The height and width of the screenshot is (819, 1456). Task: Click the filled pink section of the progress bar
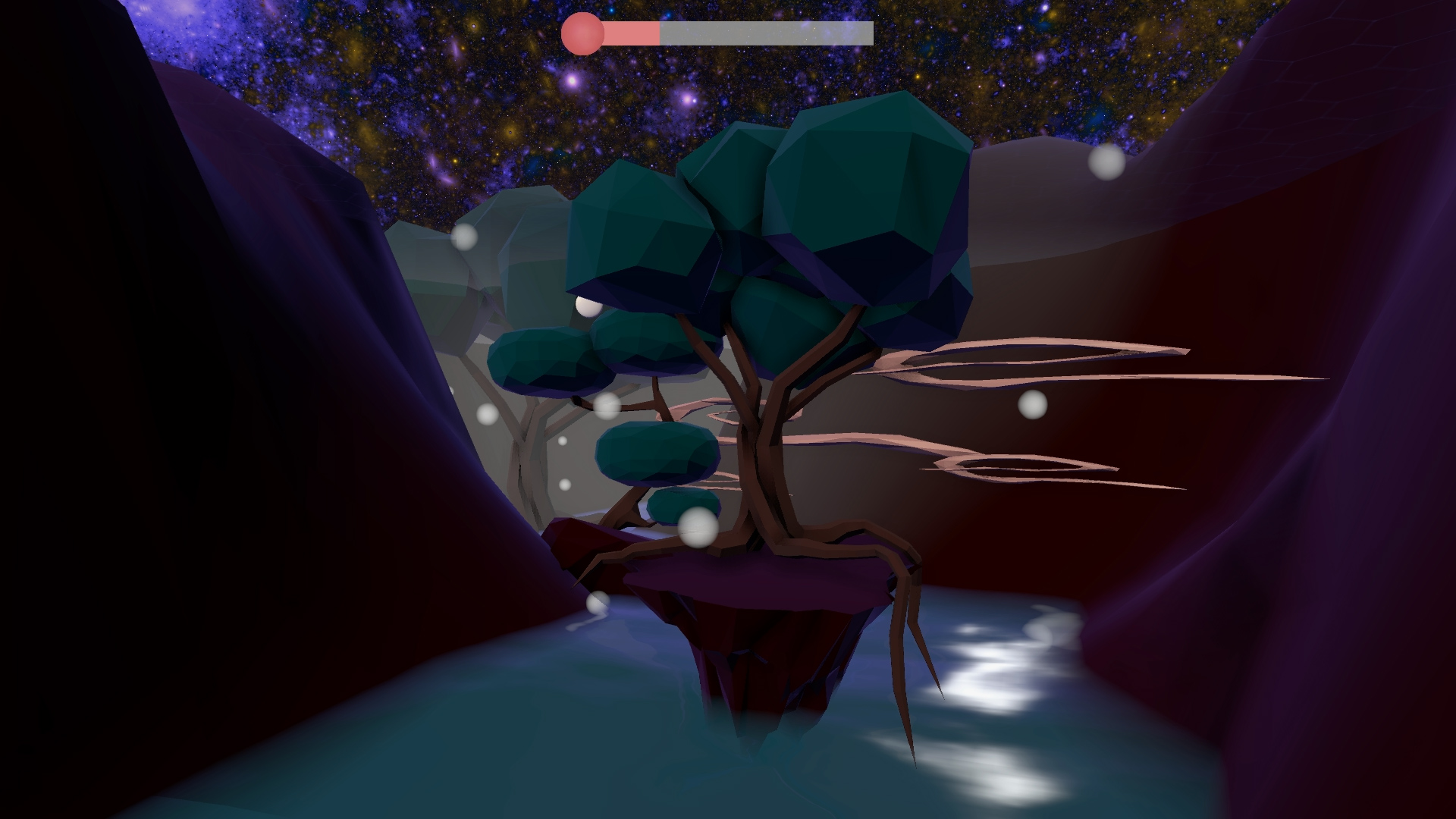629,32
